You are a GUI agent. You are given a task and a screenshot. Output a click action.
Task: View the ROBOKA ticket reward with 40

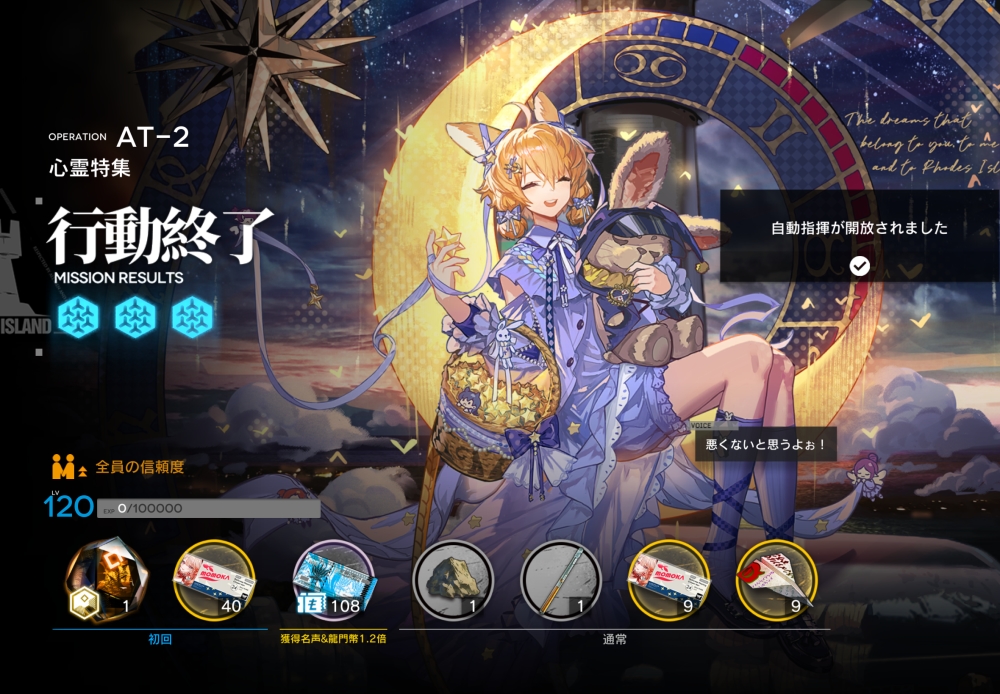[x=214, y=580]
